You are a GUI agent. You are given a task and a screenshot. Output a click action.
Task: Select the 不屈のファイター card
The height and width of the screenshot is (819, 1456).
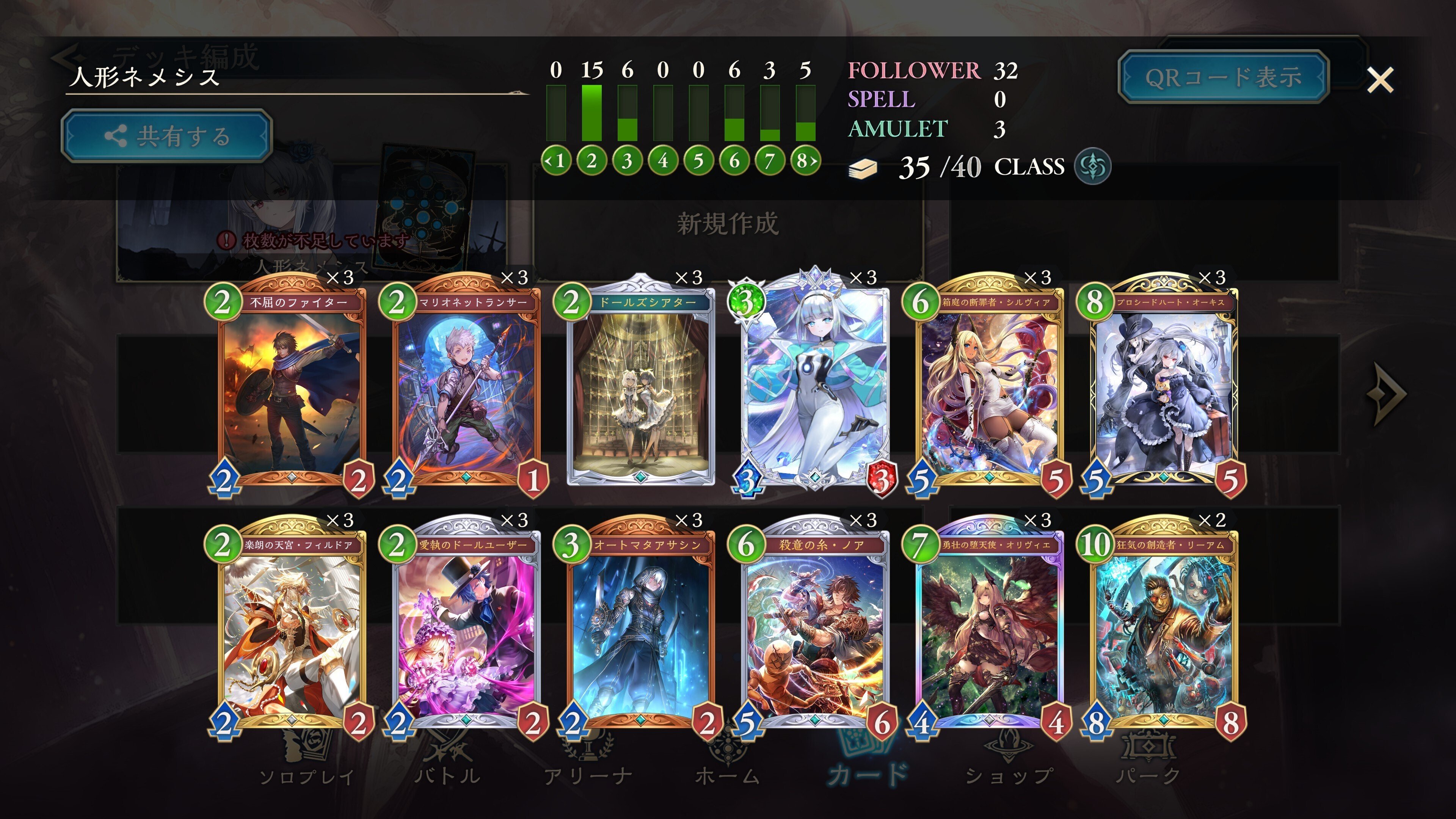point(291,390)
